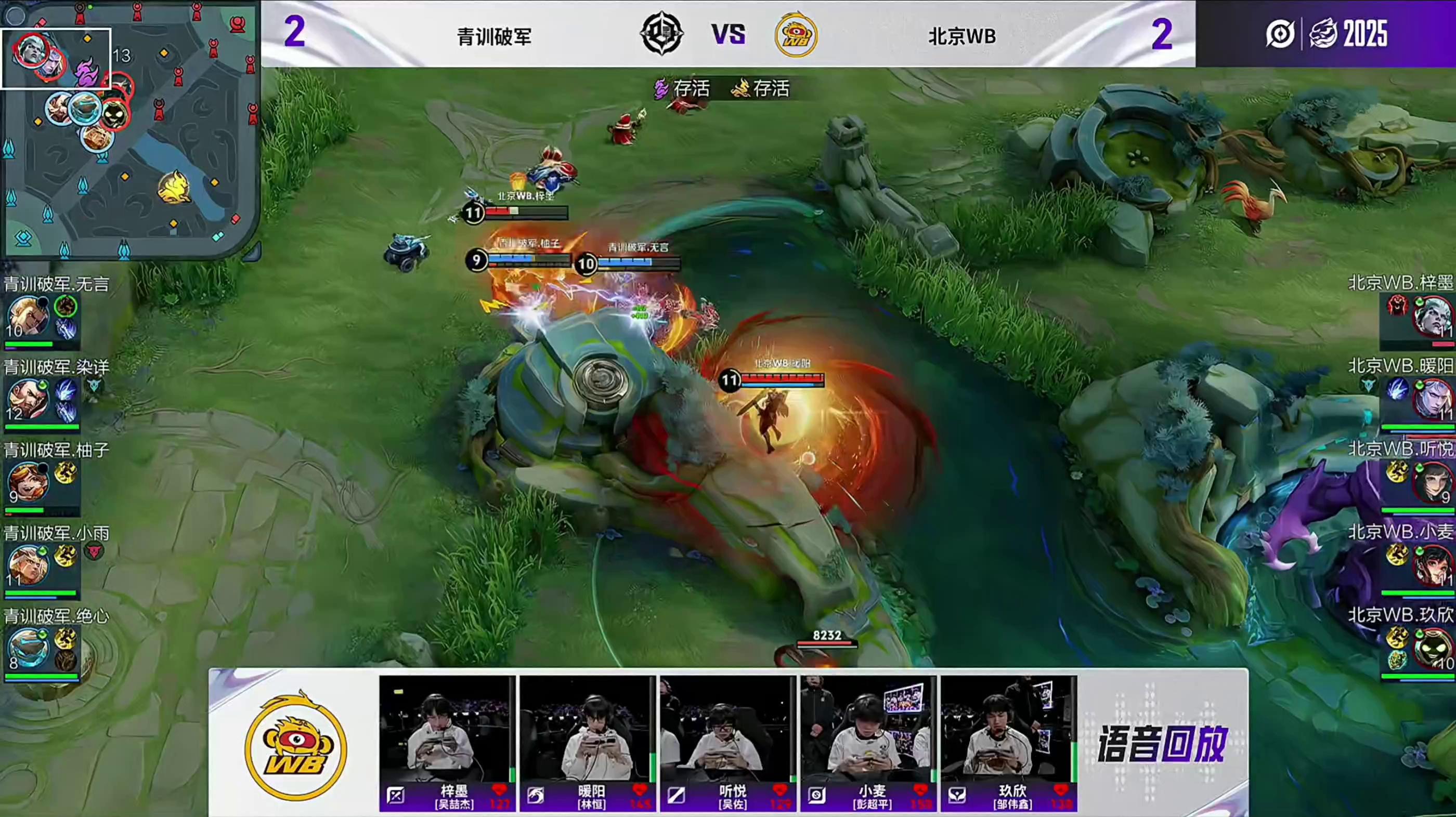
Task: Open 听悦 [吴佐] player webcam feed
Action: pos(727,729)
